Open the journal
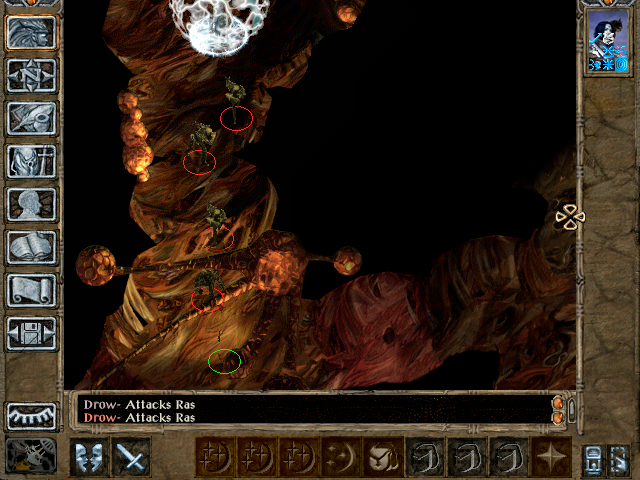 (31, 118)
